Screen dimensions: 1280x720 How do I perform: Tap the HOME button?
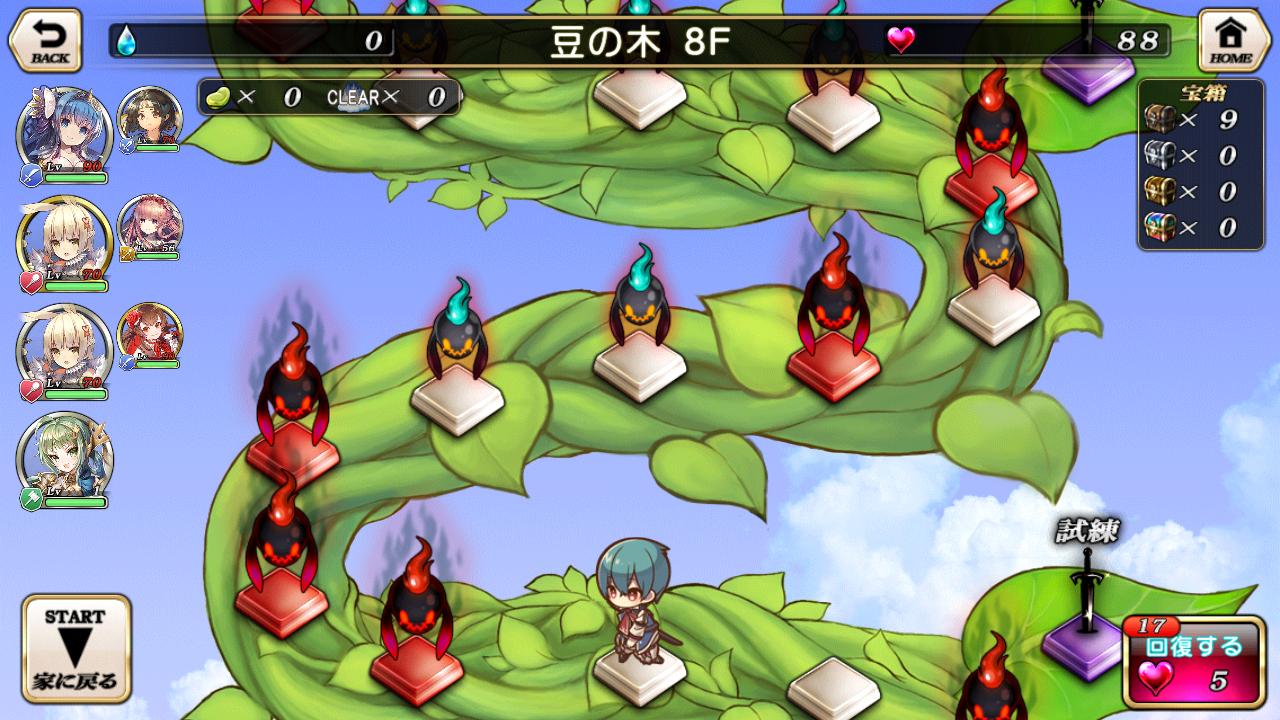tap(1234, 38)
